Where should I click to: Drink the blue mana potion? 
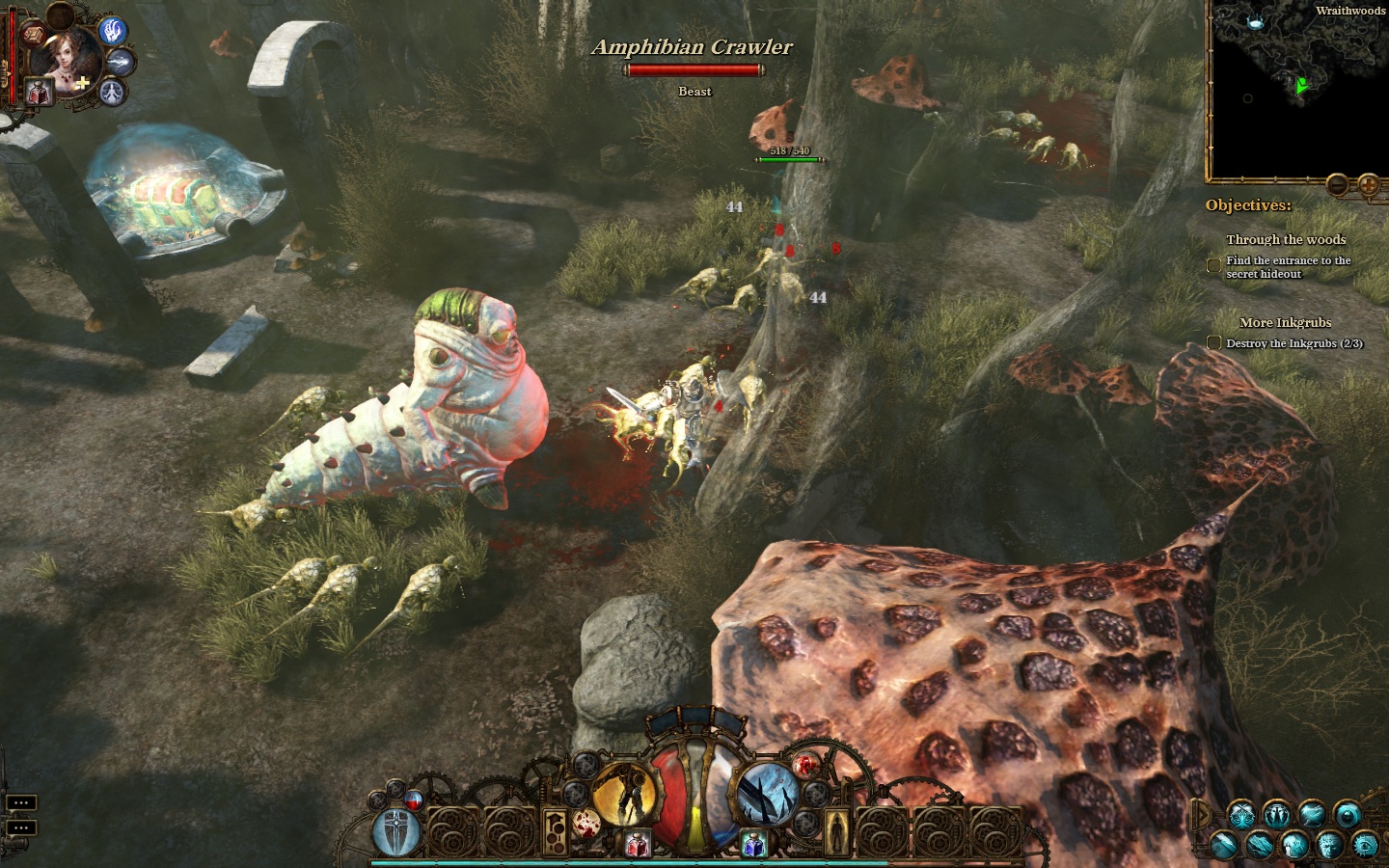click(753, 845)
